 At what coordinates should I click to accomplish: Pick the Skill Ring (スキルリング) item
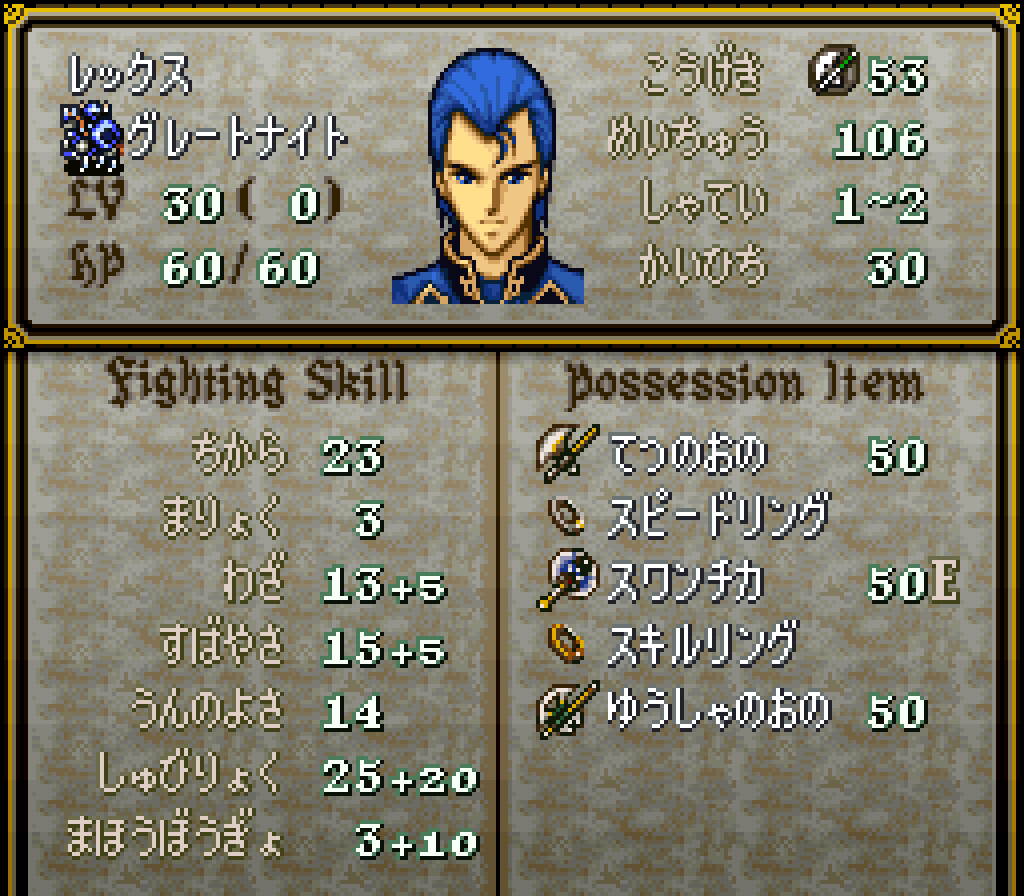[x=702, y=645]
